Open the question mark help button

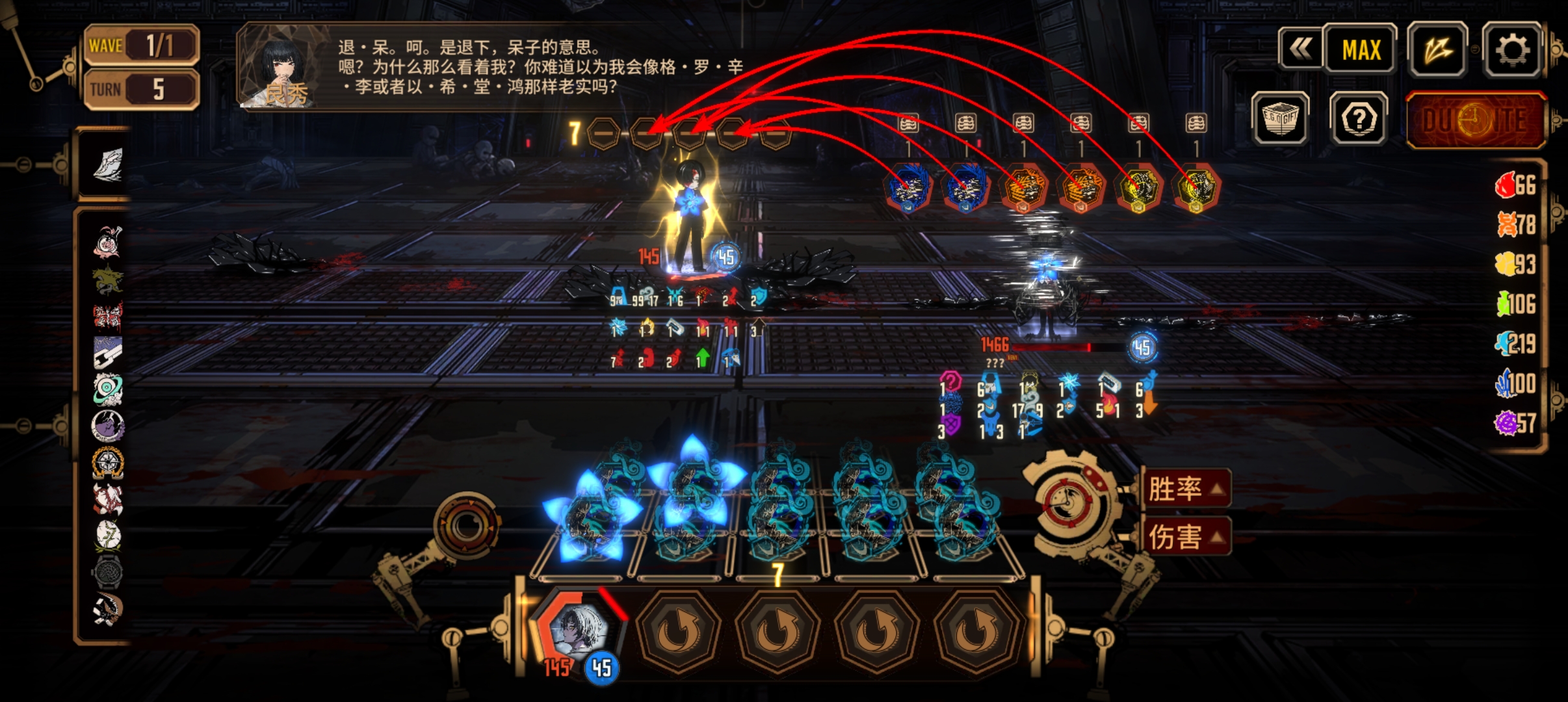pos(1359,118)
